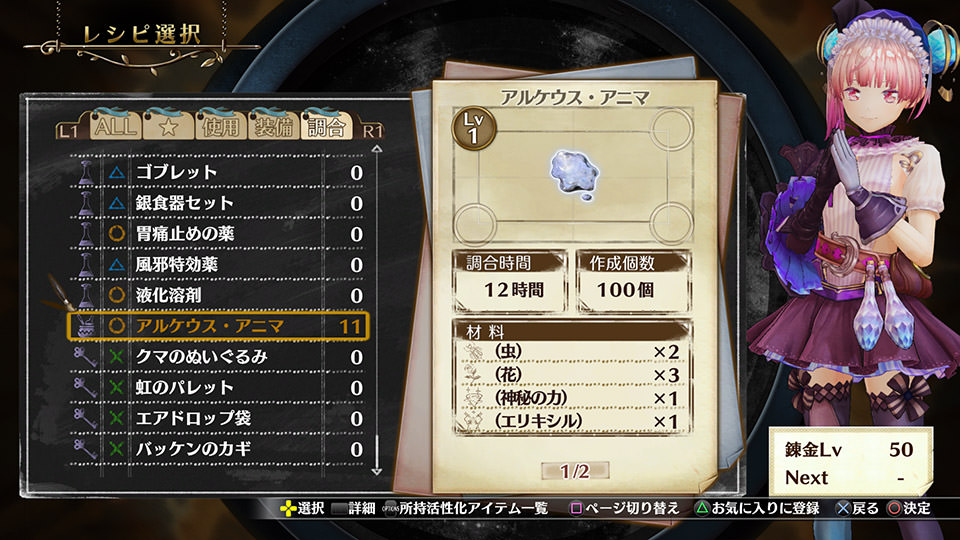
Task: Choose the 液化溶剤 recipe
Action: click(220, 295)
